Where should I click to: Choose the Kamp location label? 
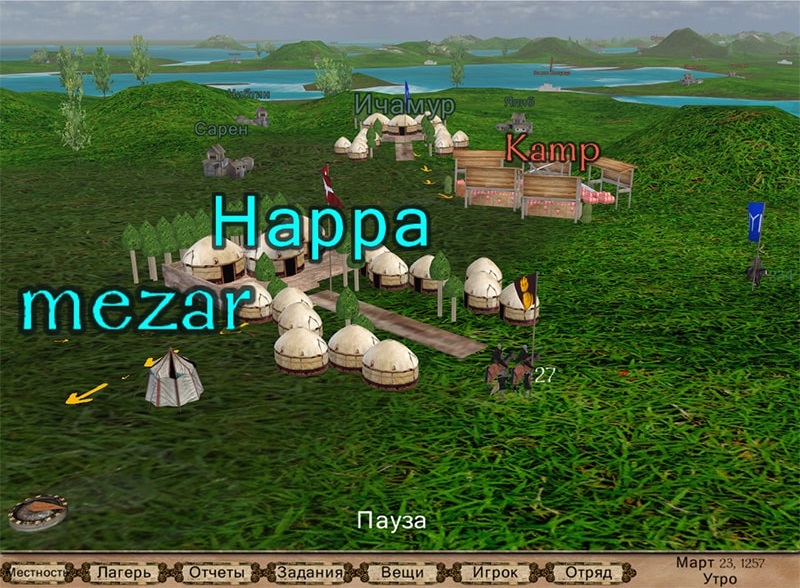[x=552, y=151]
